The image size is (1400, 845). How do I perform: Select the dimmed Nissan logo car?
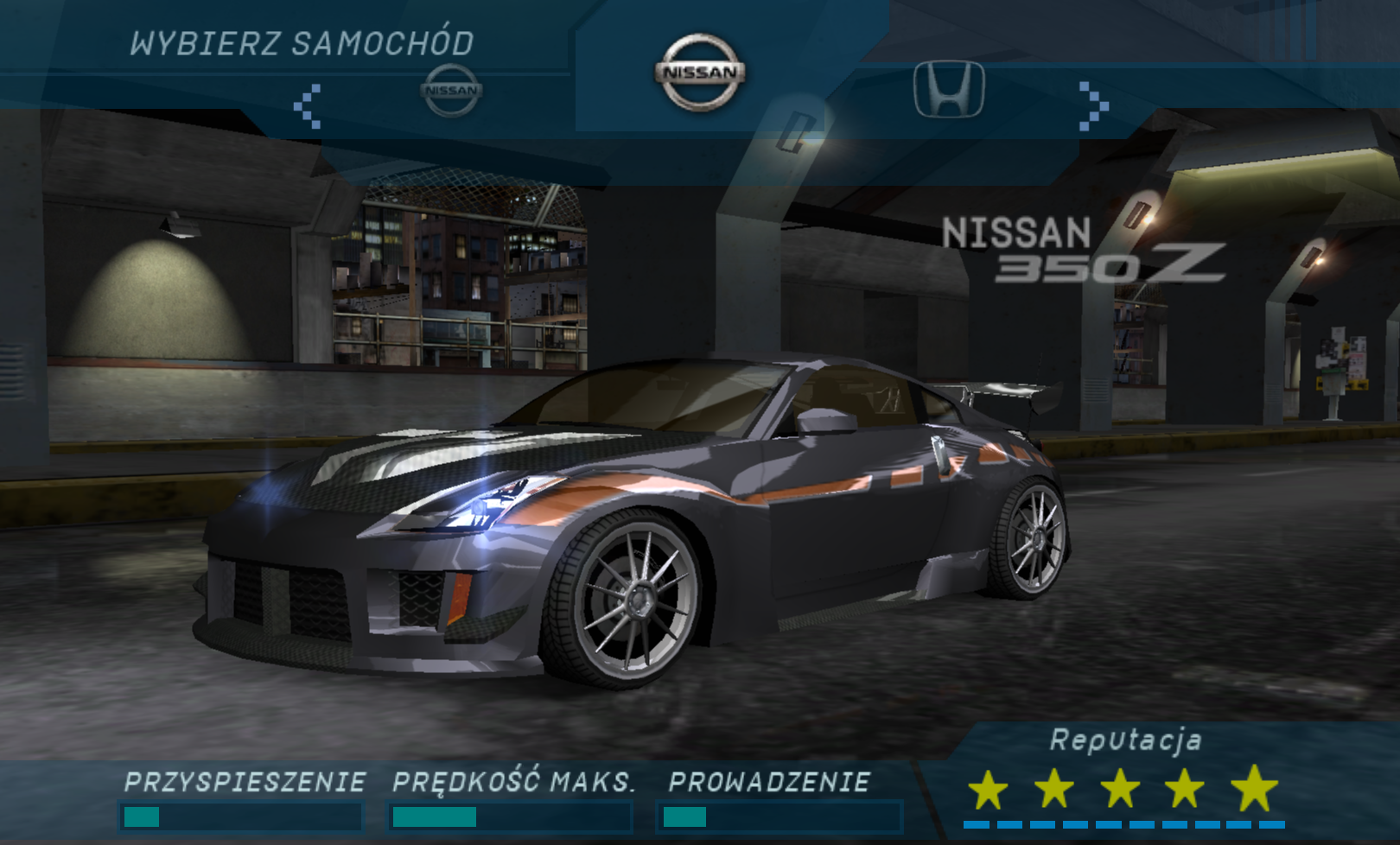click(x=451, y=90)
